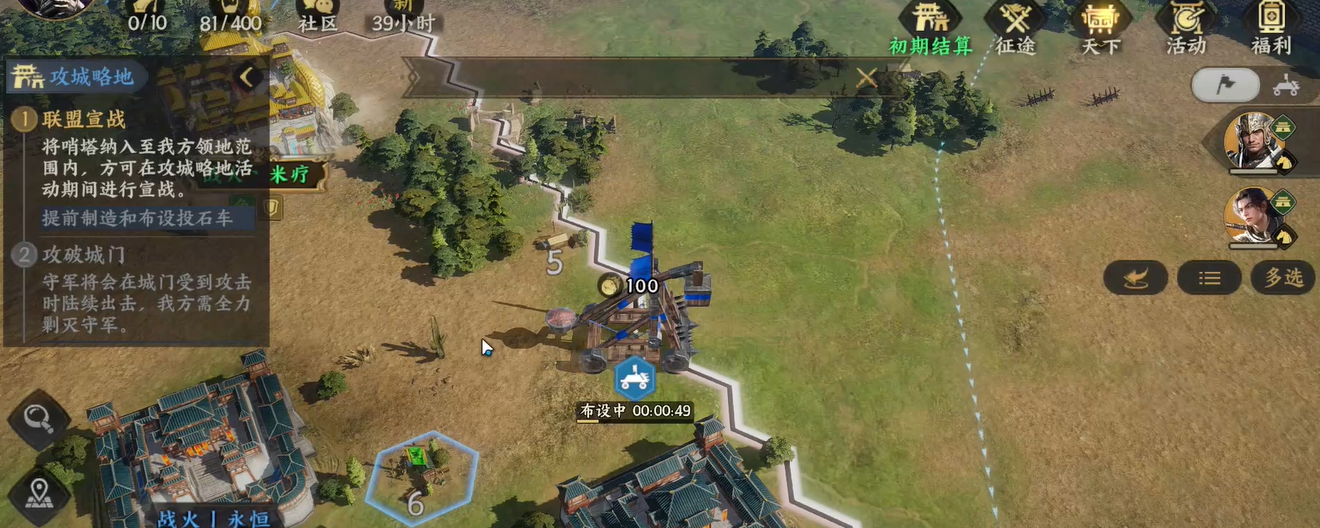
Task: Open the 初期结算 settlement menu
Action: (x=931, y=26)
